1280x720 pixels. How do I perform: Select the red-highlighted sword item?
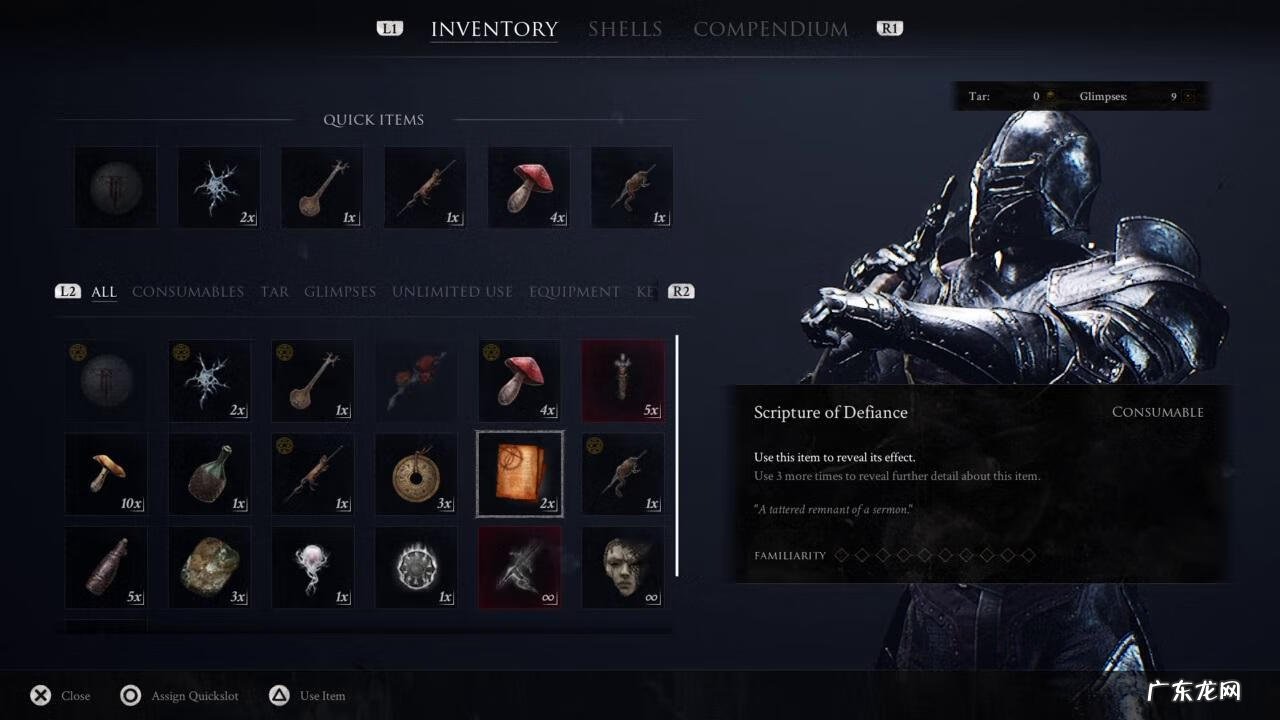point(519,567)
